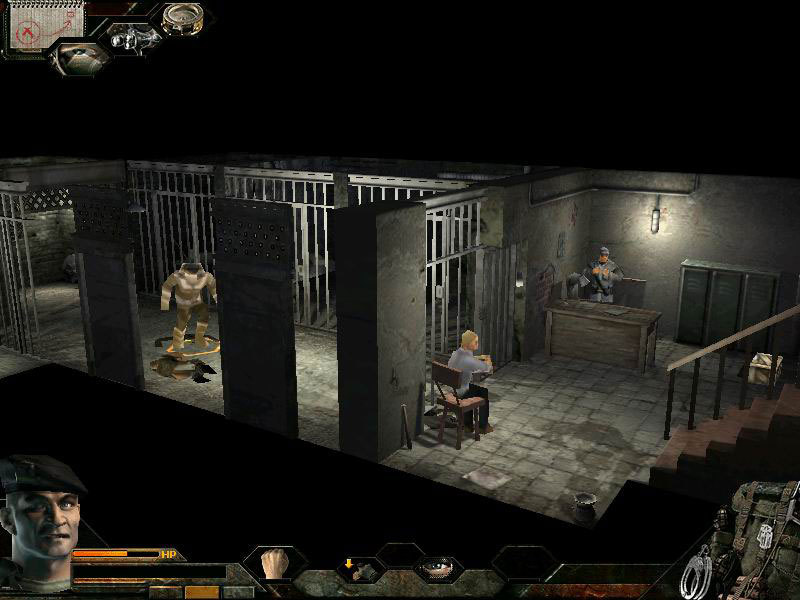Toggle the eye look action icon
Screen dimensions: 800x600
click(x=437, y=567)
